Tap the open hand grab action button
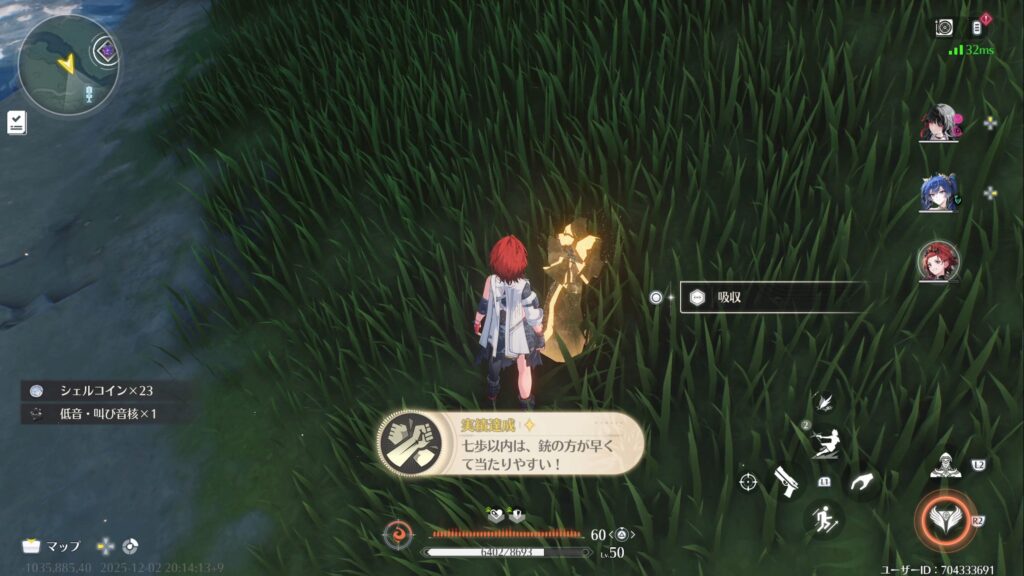The width and height of the screenshot is (1024, 576). pos(859,482)
